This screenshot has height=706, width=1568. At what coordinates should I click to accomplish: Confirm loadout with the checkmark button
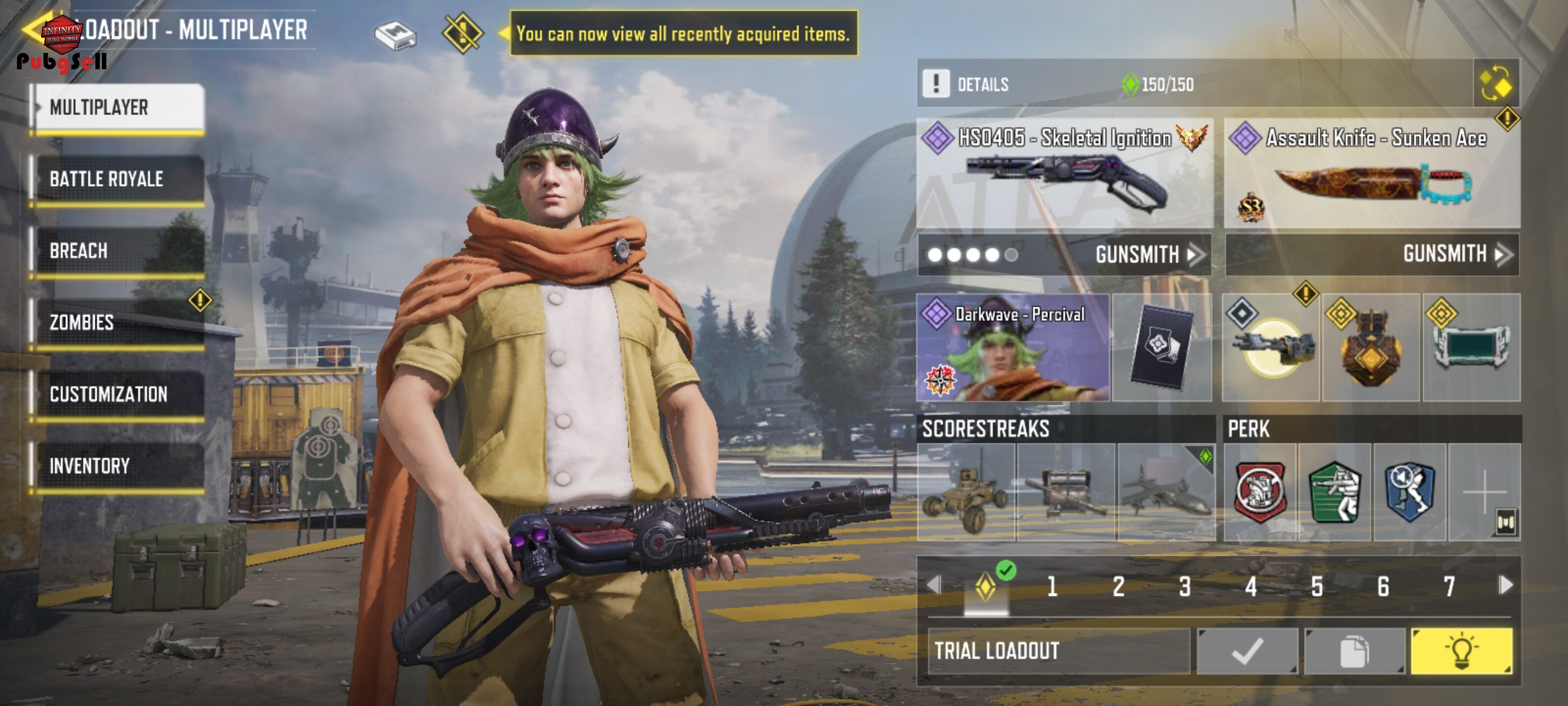click(x=1247, y=651)
